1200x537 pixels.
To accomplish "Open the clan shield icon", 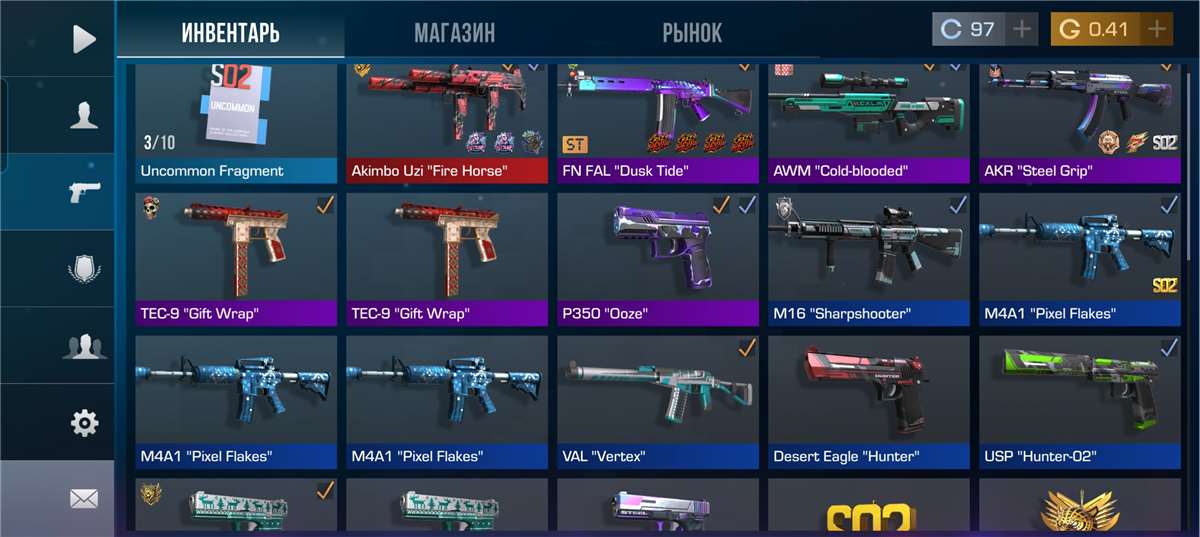I will [84, 270].
